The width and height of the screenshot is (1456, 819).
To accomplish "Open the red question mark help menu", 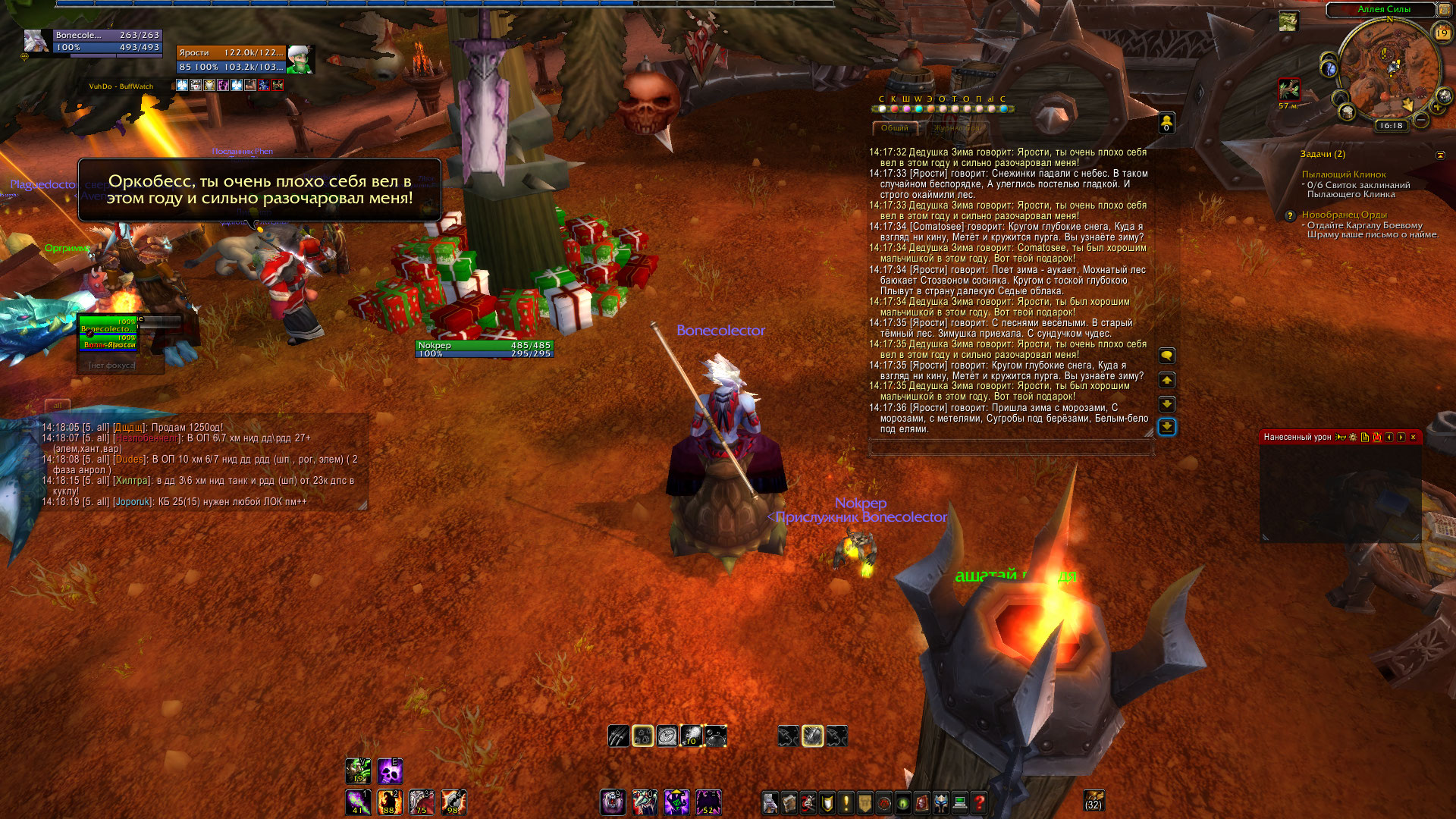I will tap(979, 802).
